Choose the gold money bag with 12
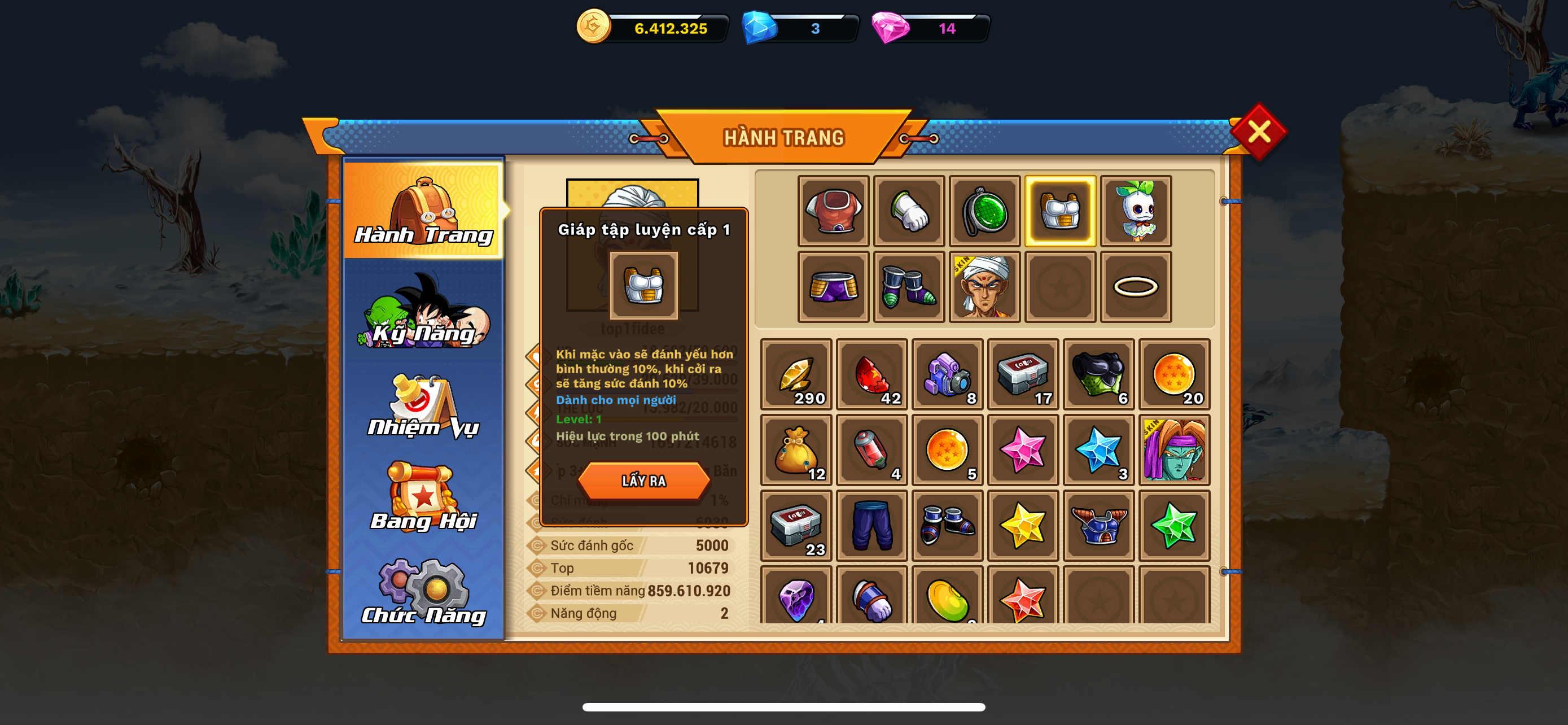 coord(795,451)
